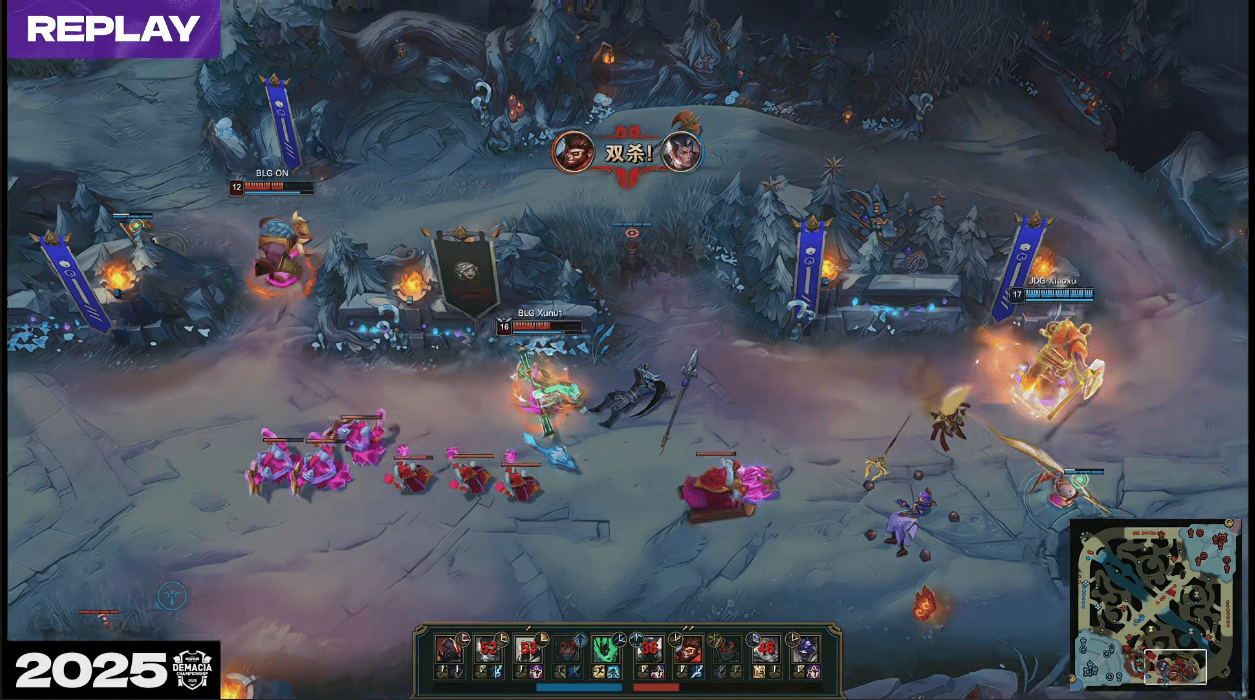The width and height of the screenshot is (1255, 700).
Task: Select the dead champion portrait showing 42
Action: [x=726, y=648]
